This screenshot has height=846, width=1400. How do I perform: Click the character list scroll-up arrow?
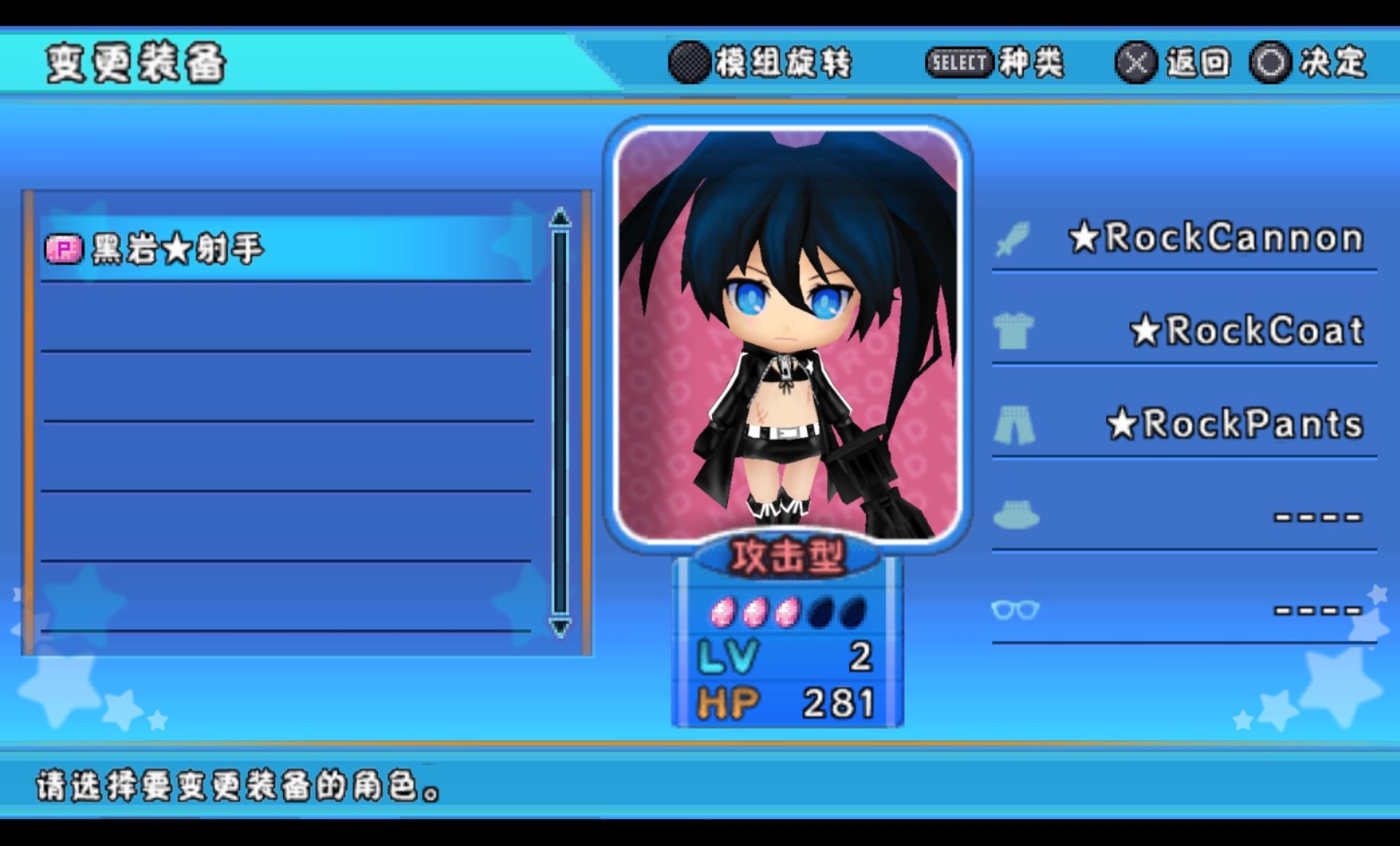[560, 217]
